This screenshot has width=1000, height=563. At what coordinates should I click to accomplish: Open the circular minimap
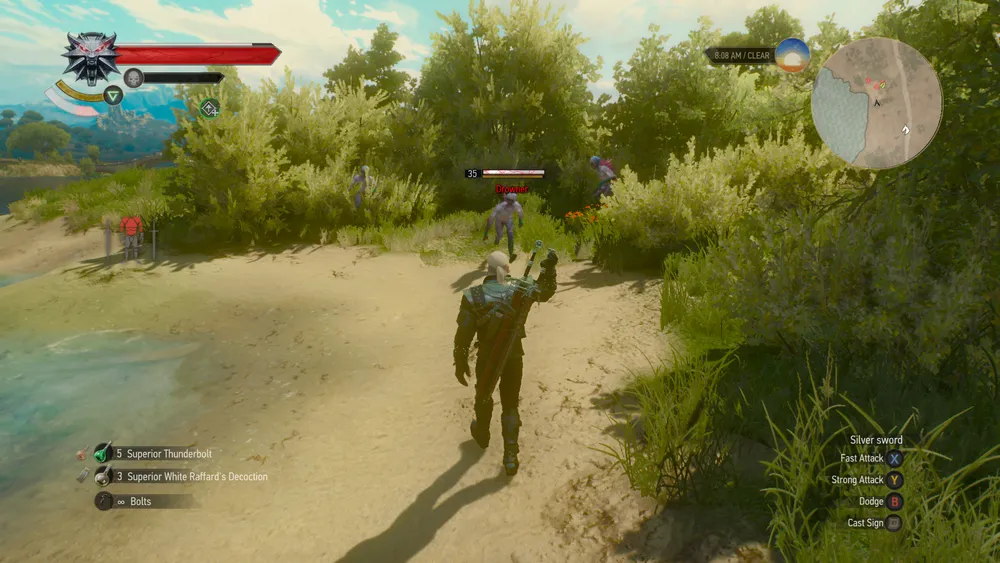click(x=876, y=103)
